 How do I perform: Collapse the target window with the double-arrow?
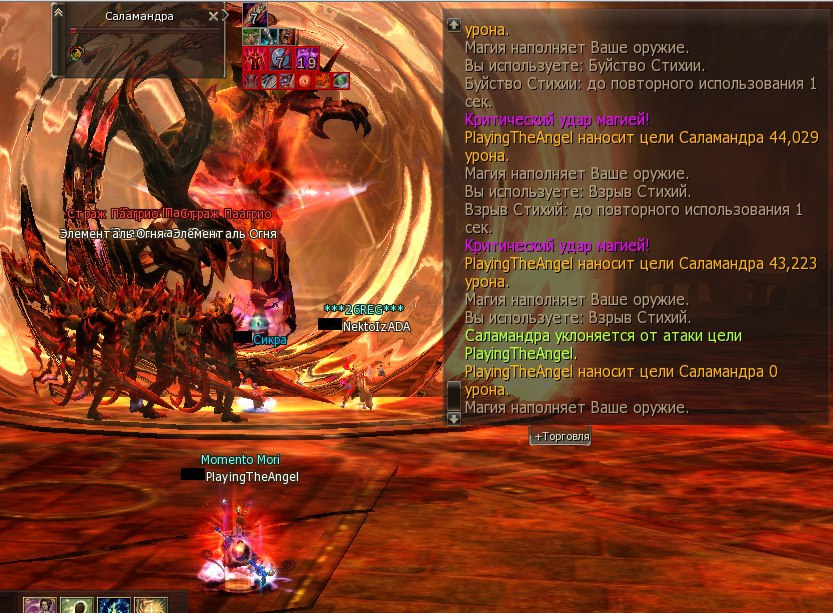click(x=58, y=12)
